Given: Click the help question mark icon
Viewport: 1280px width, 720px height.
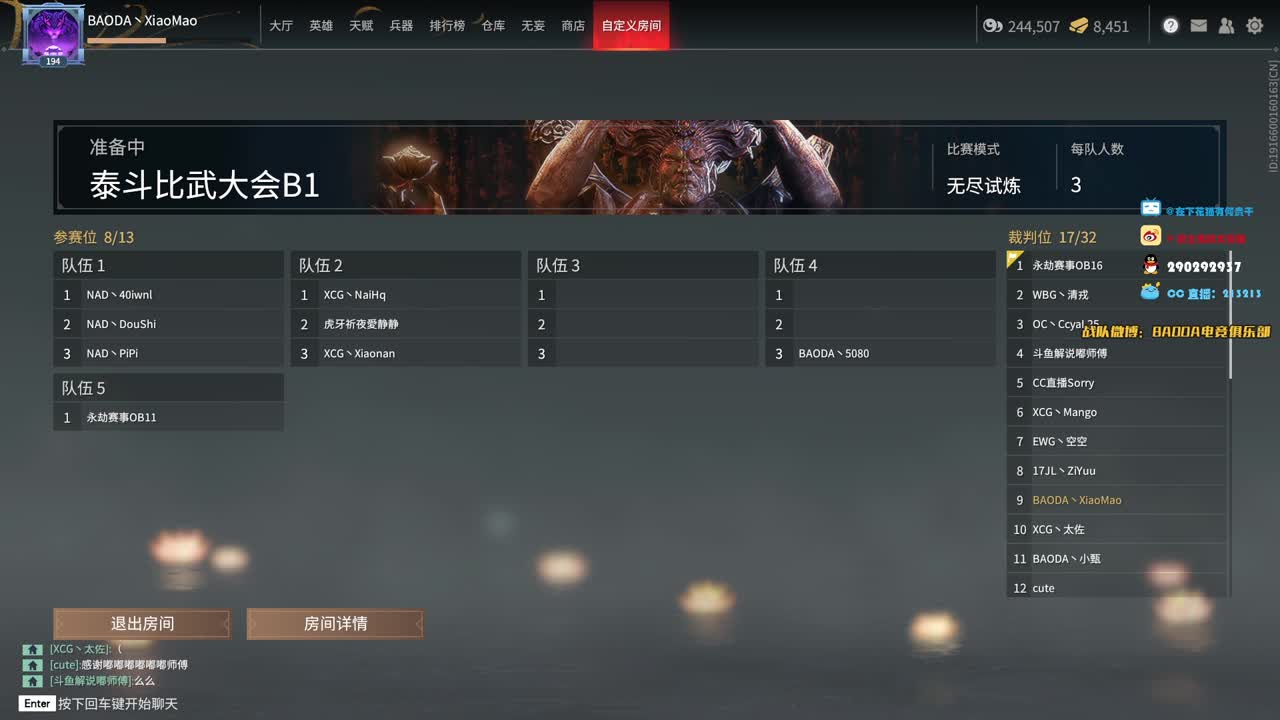Looking at the screenshot, I should coord(1170,25).
